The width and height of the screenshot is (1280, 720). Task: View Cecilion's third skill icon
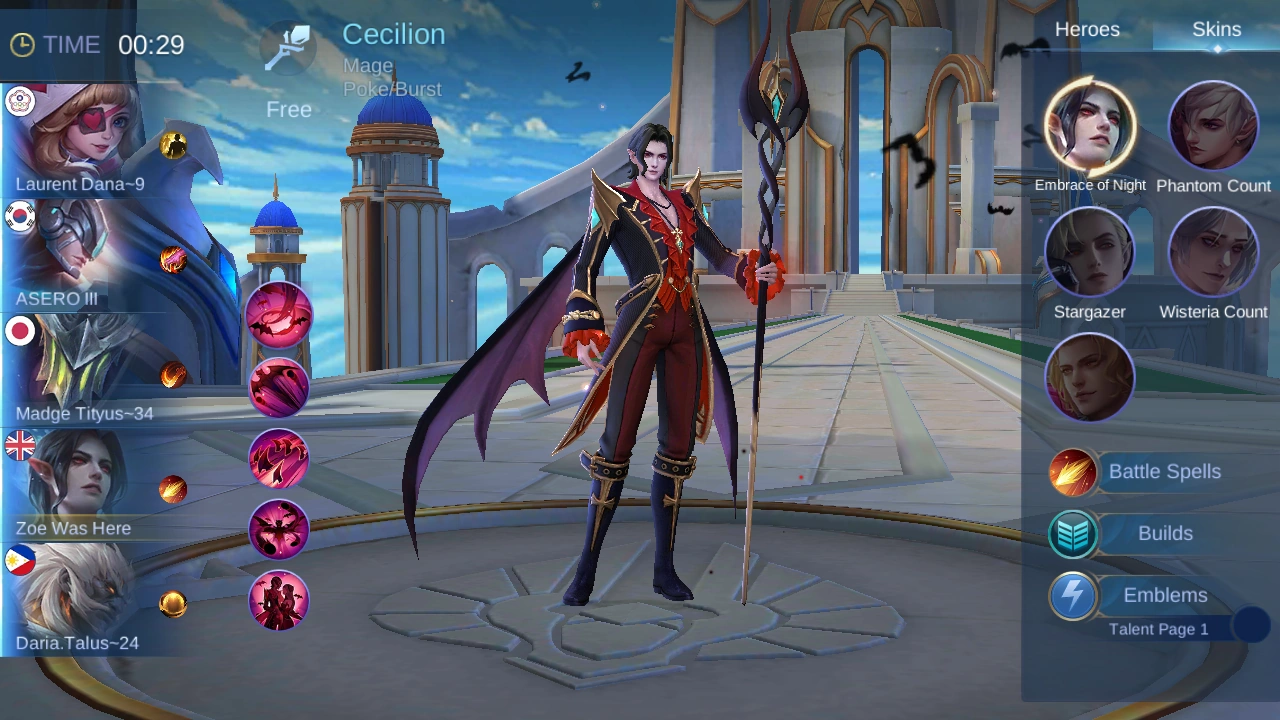click(279, 458)
